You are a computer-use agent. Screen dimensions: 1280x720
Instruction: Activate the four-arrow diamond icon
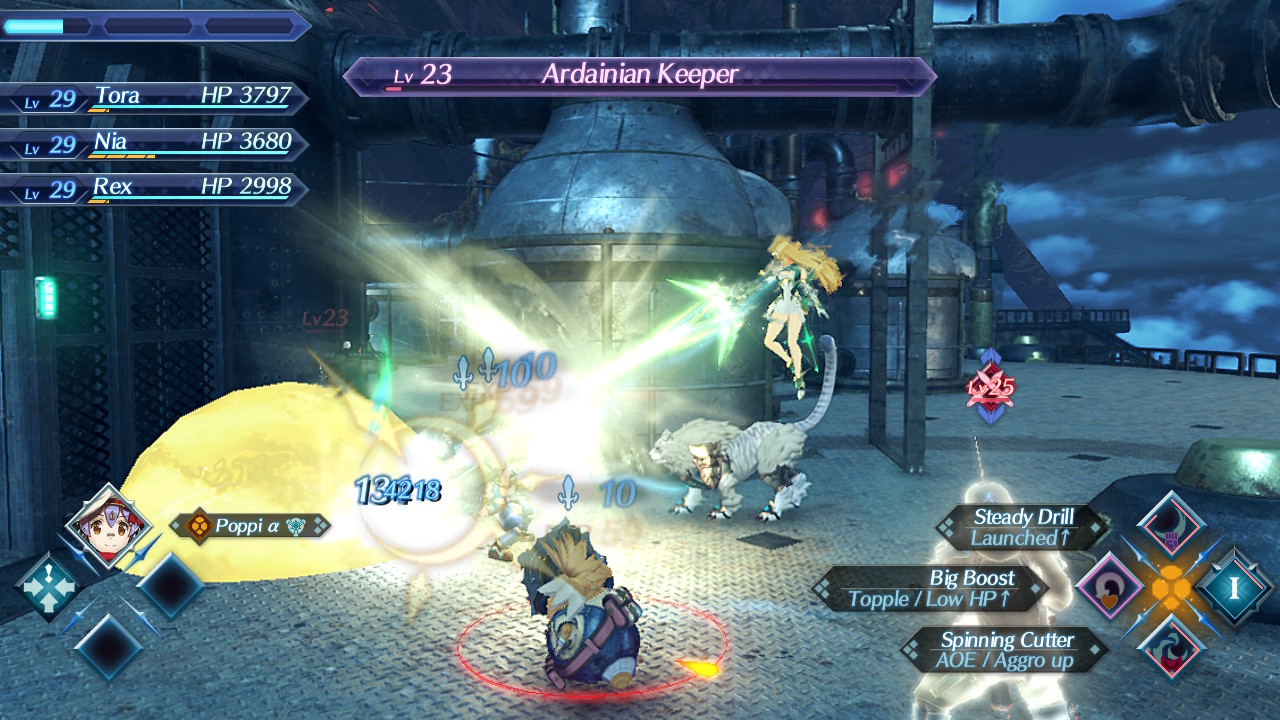[x=48, y=587]
